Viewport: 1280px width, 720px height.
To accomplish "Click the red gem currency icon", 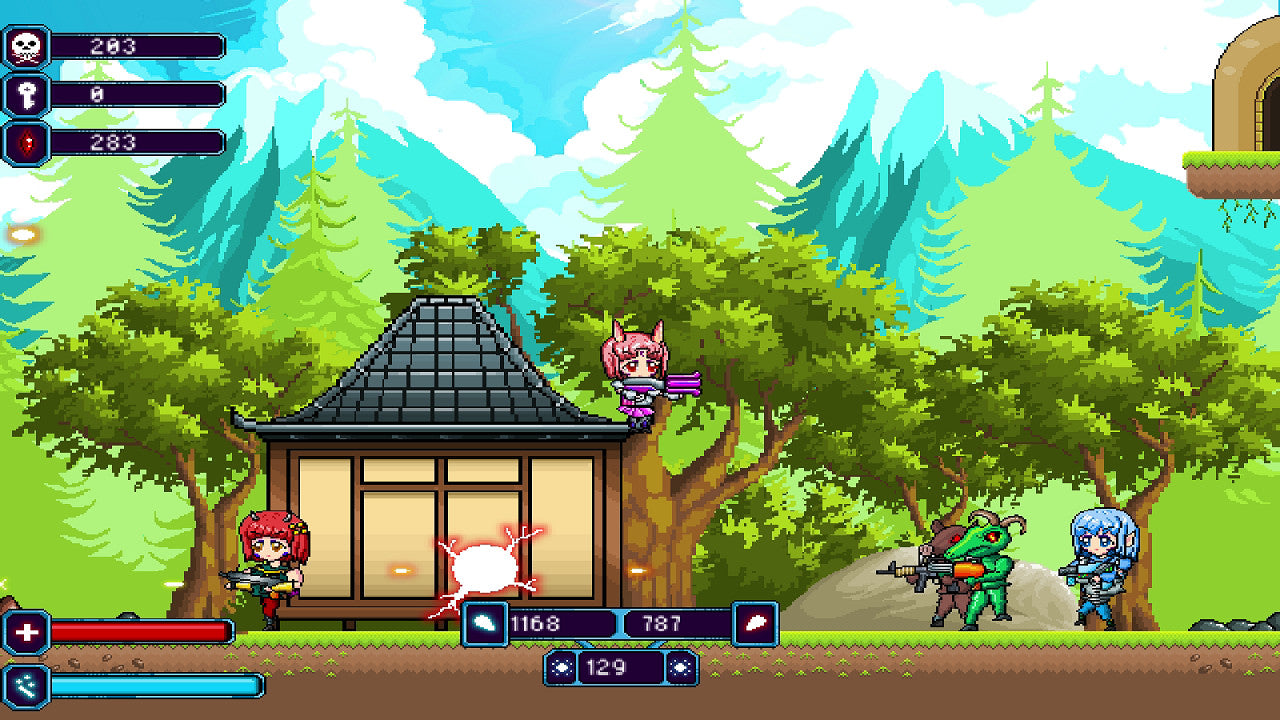I will pyautogui.click(x=26, y=142).
